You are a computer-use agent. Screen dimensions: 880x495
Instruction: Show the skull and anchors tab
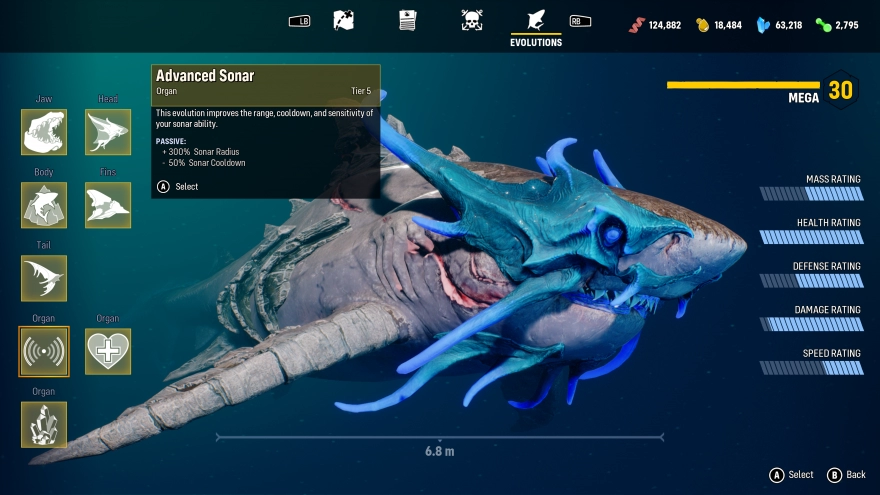point(472,20)
